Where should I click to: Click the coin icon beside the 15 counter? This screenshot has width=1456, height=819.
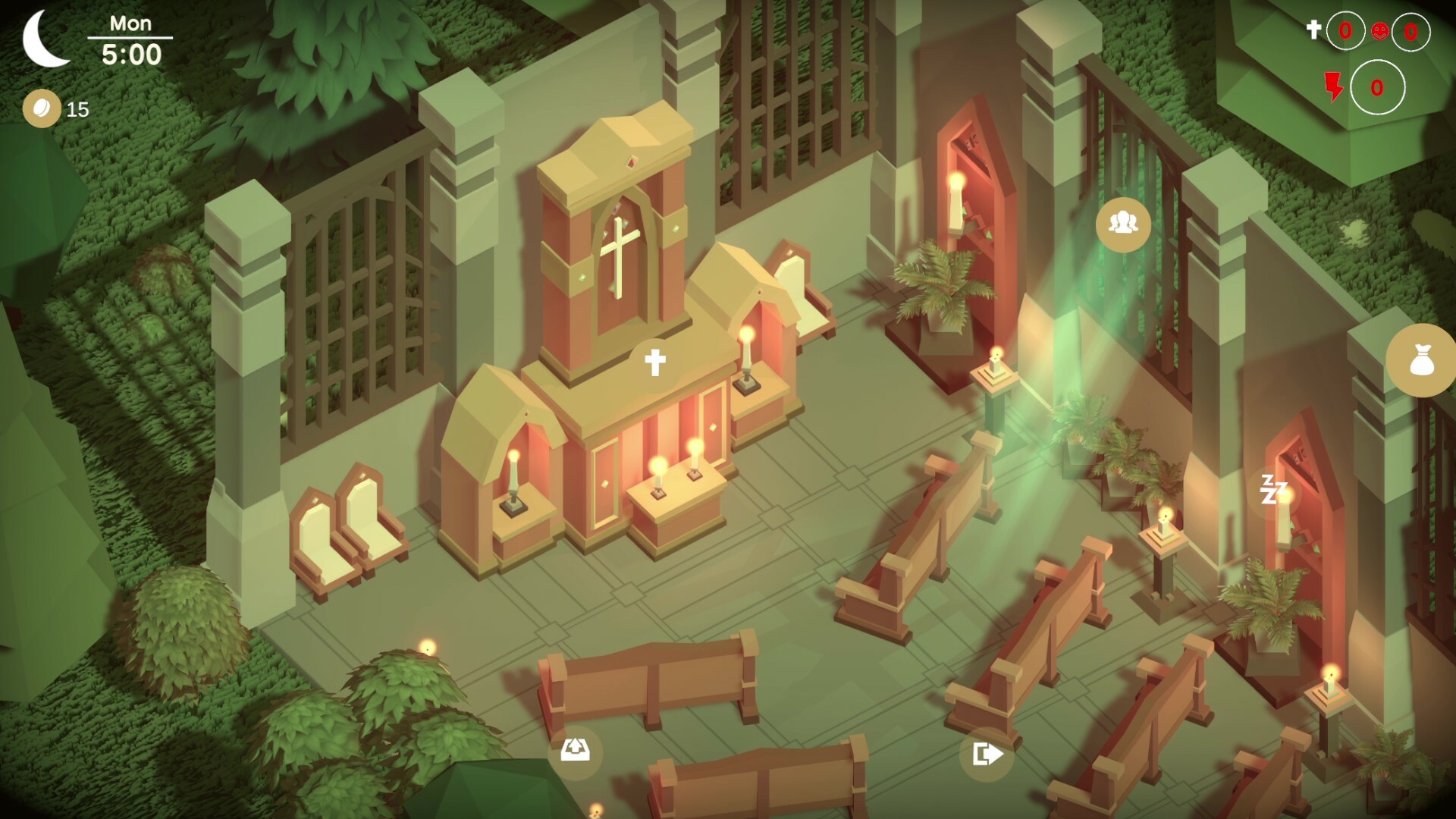42,108
